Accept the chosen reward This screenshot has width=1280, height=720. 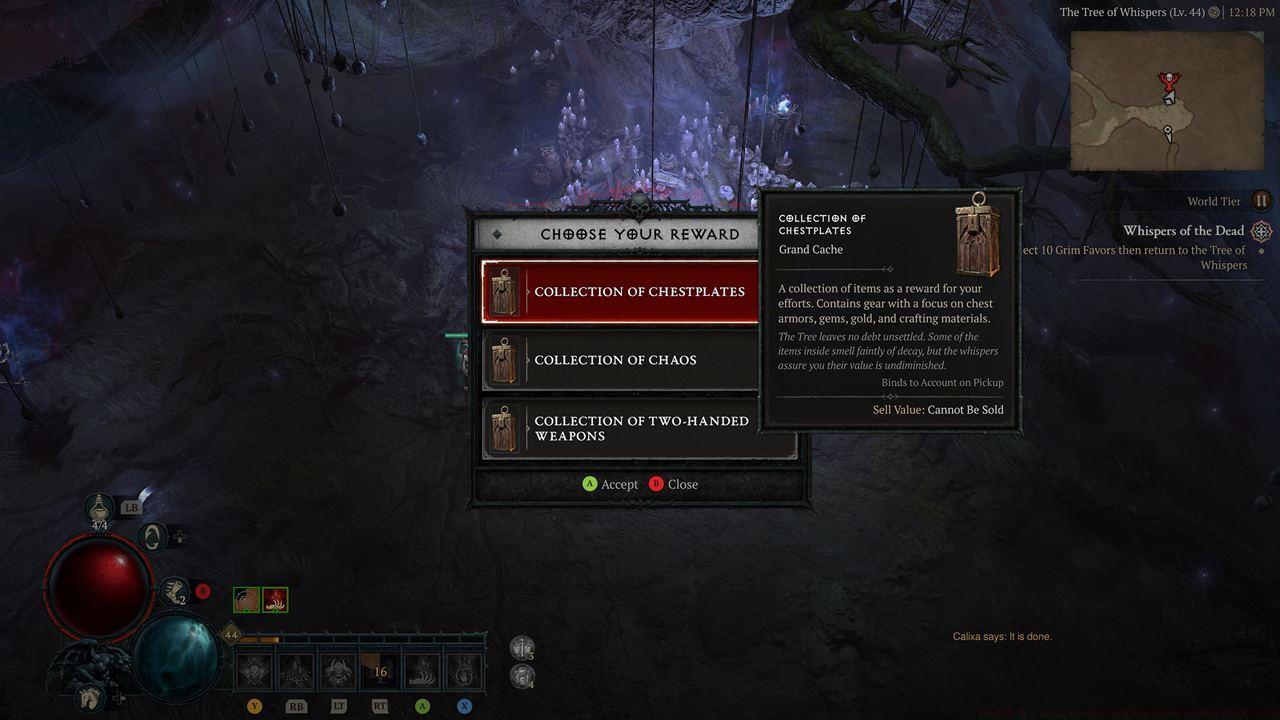coord(611,484)
